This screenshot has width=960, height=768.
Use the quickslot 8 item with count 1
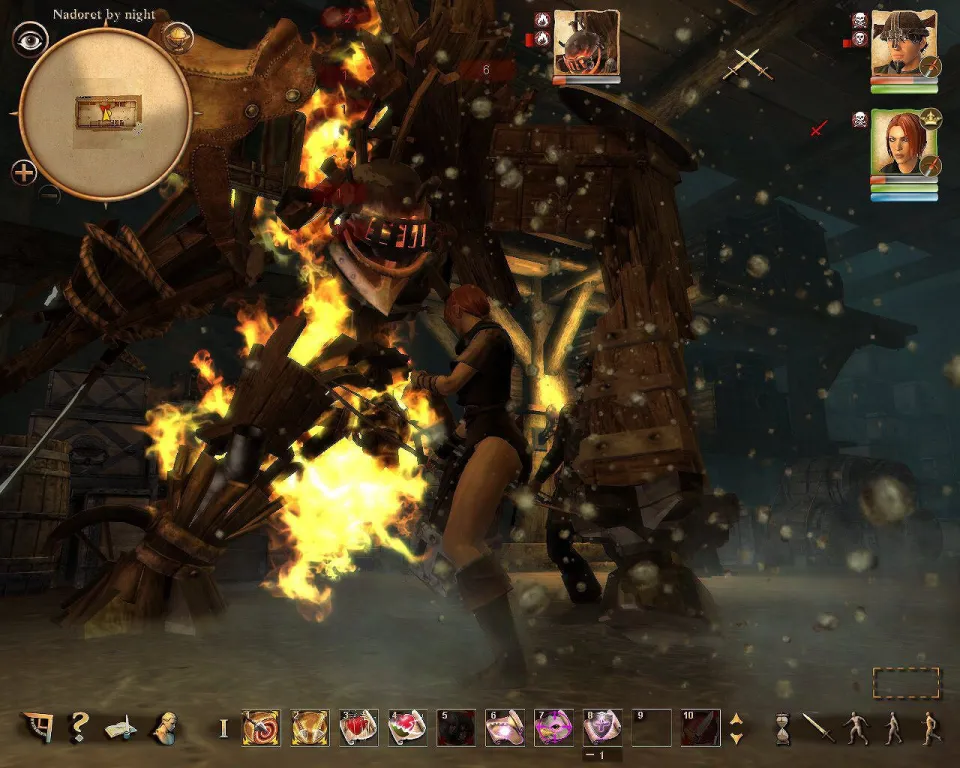602,727
